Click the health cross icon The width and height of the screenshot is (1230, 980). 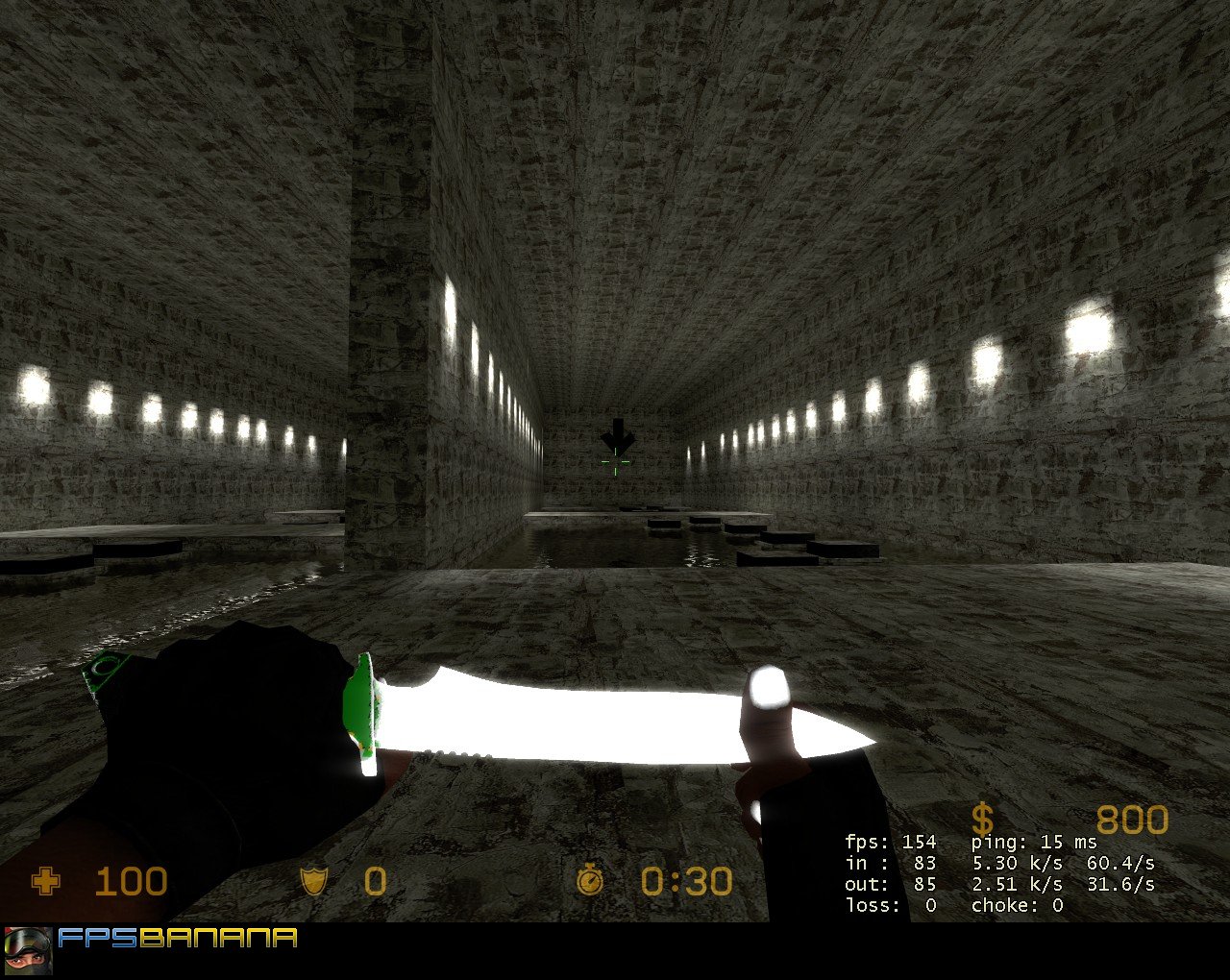click(x=48, y=882)
